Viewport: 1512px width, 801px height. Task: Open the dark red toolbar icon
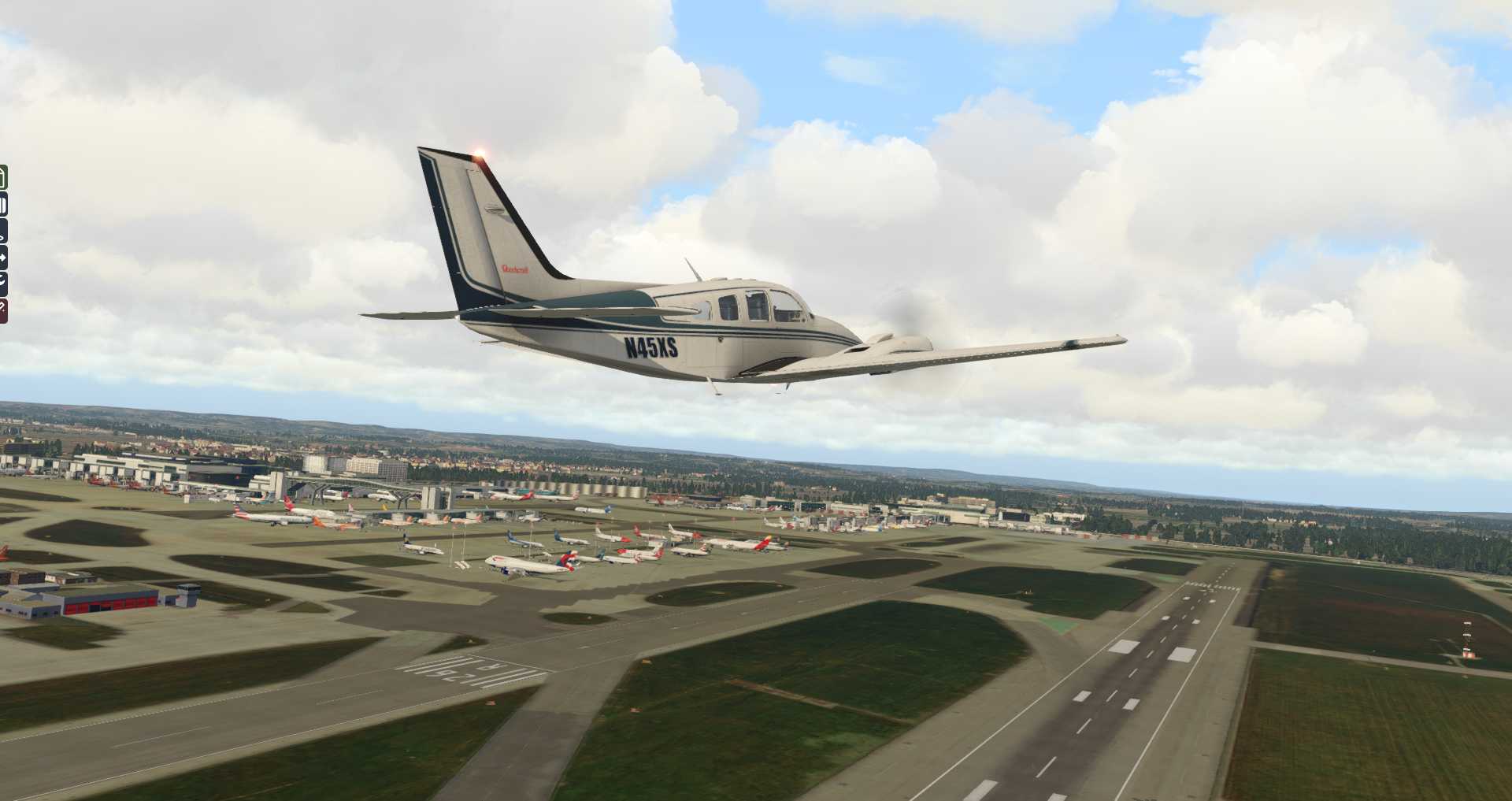pos(3,310)
